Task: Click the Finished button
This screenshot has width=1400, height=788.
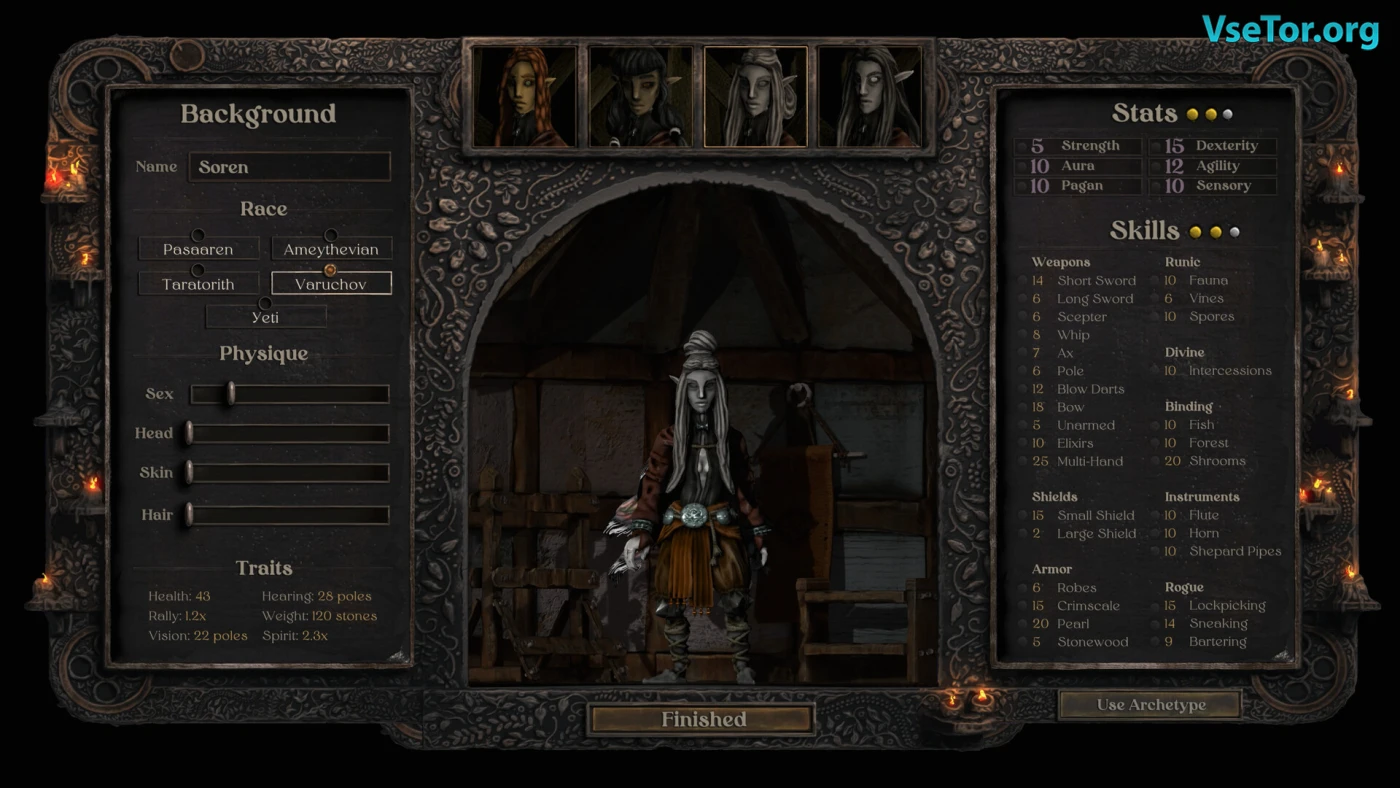Action: (x=702, y=719)
